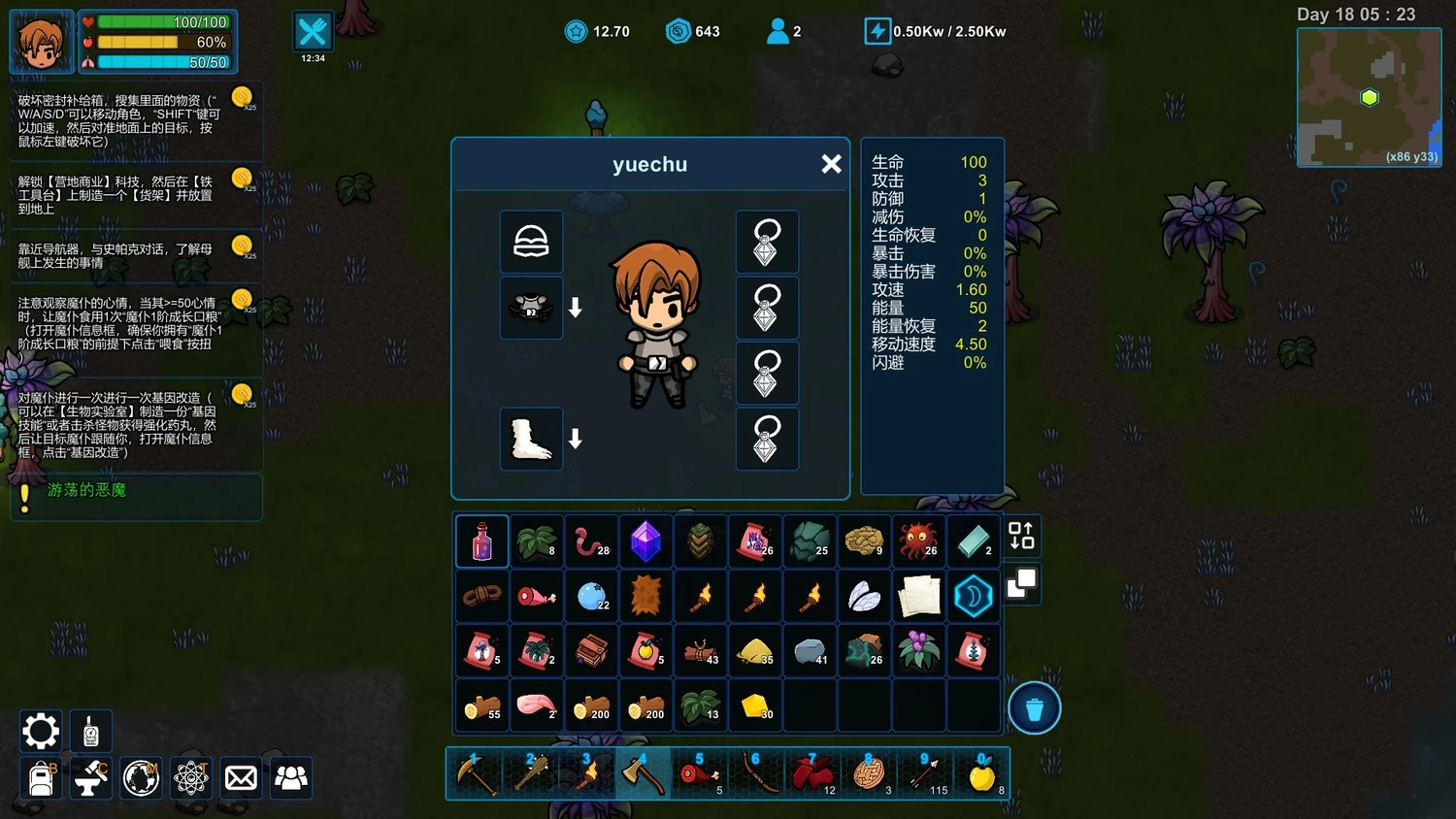
Task: Click the equipped armor slot
Action: [531, 308]
